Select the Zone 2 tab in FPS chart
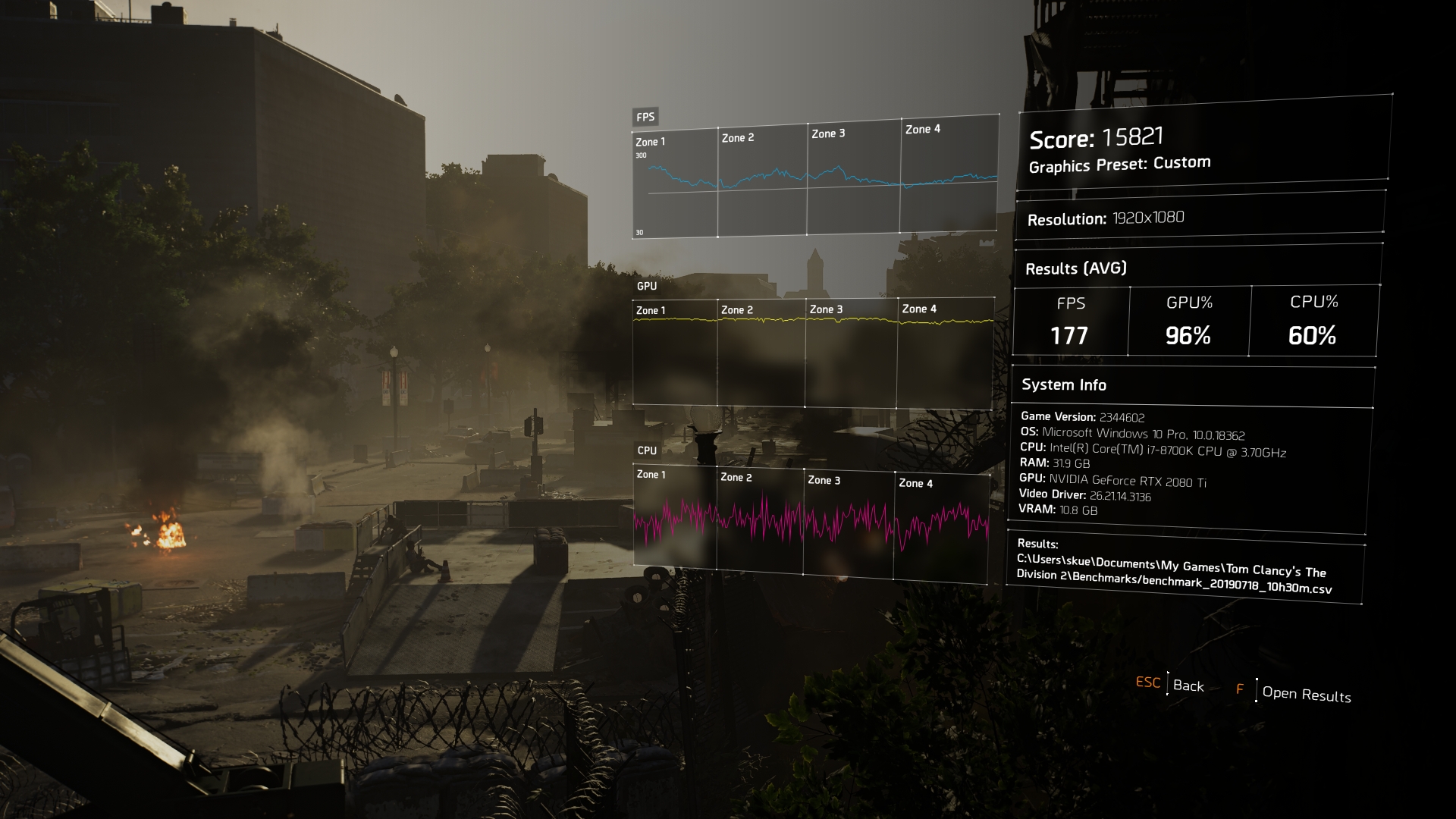 click(739, 136)
